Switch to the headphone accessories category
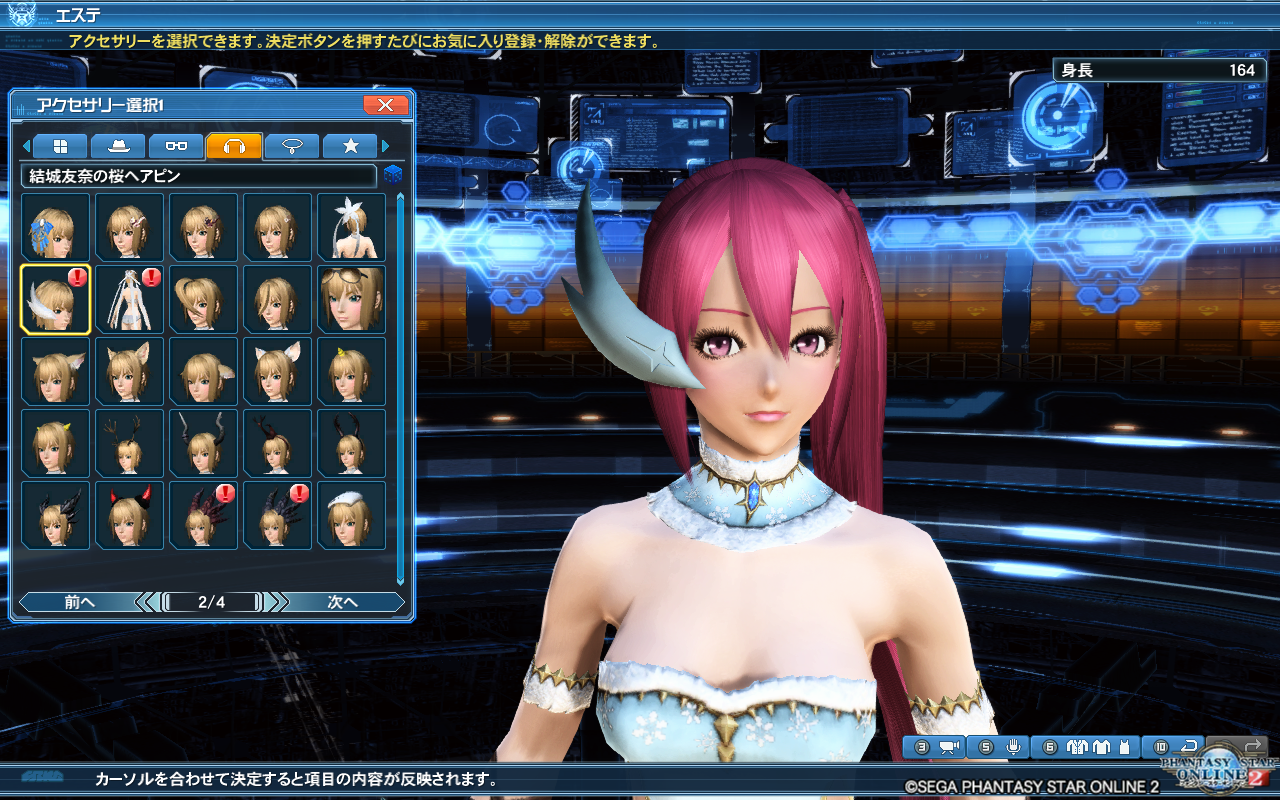1280x800 pixels. coord(232,145)
